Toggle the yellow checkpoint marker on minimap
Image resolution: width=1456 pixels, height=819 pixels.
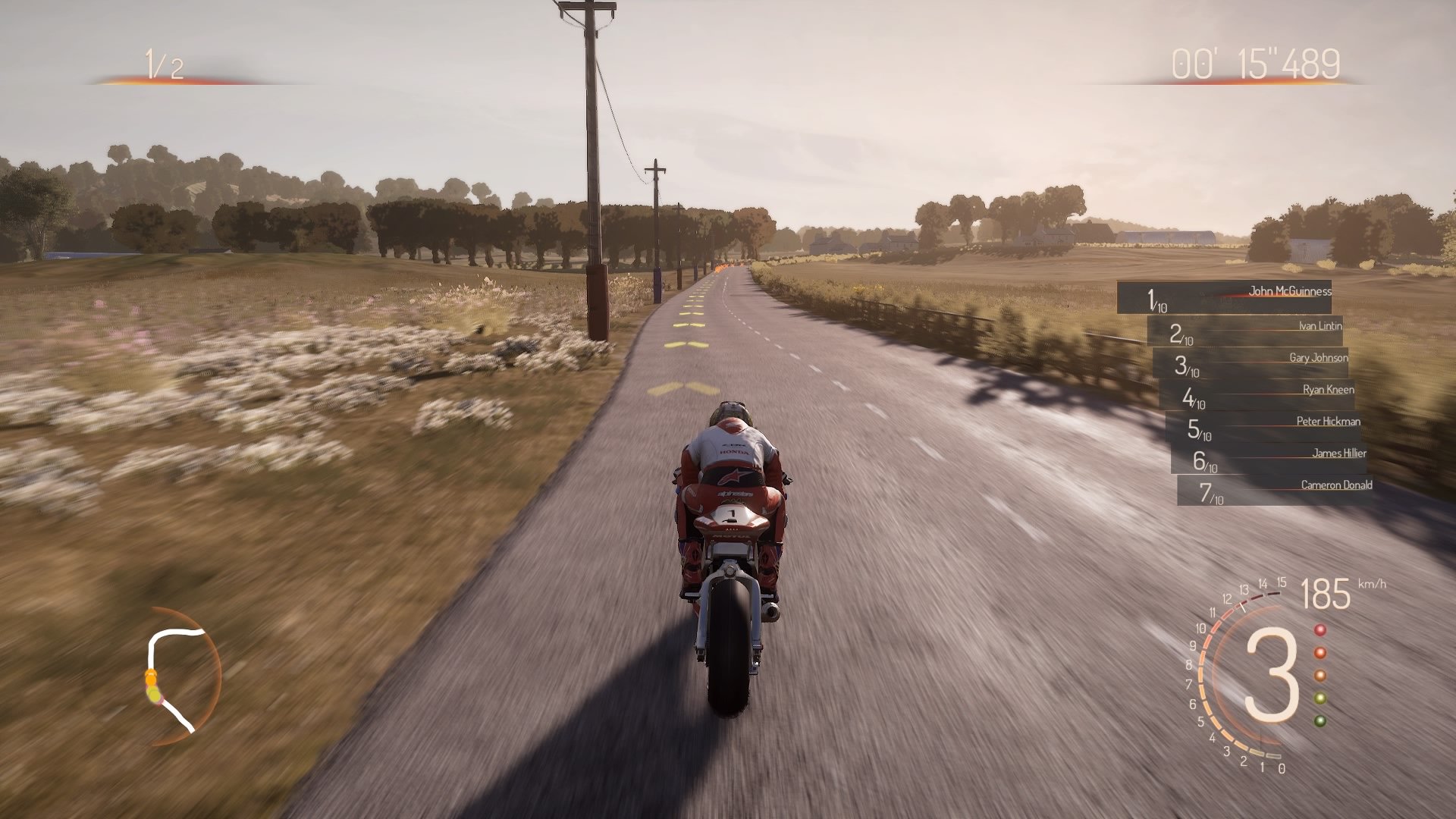pos(154,695)
